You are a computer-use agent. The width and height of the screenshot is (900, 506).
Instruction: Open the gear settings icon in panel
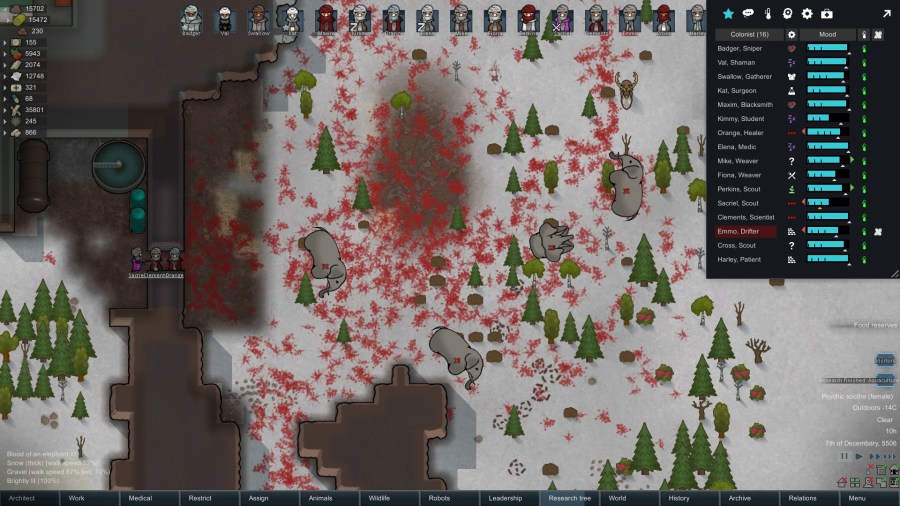click(x=807, y=14)
